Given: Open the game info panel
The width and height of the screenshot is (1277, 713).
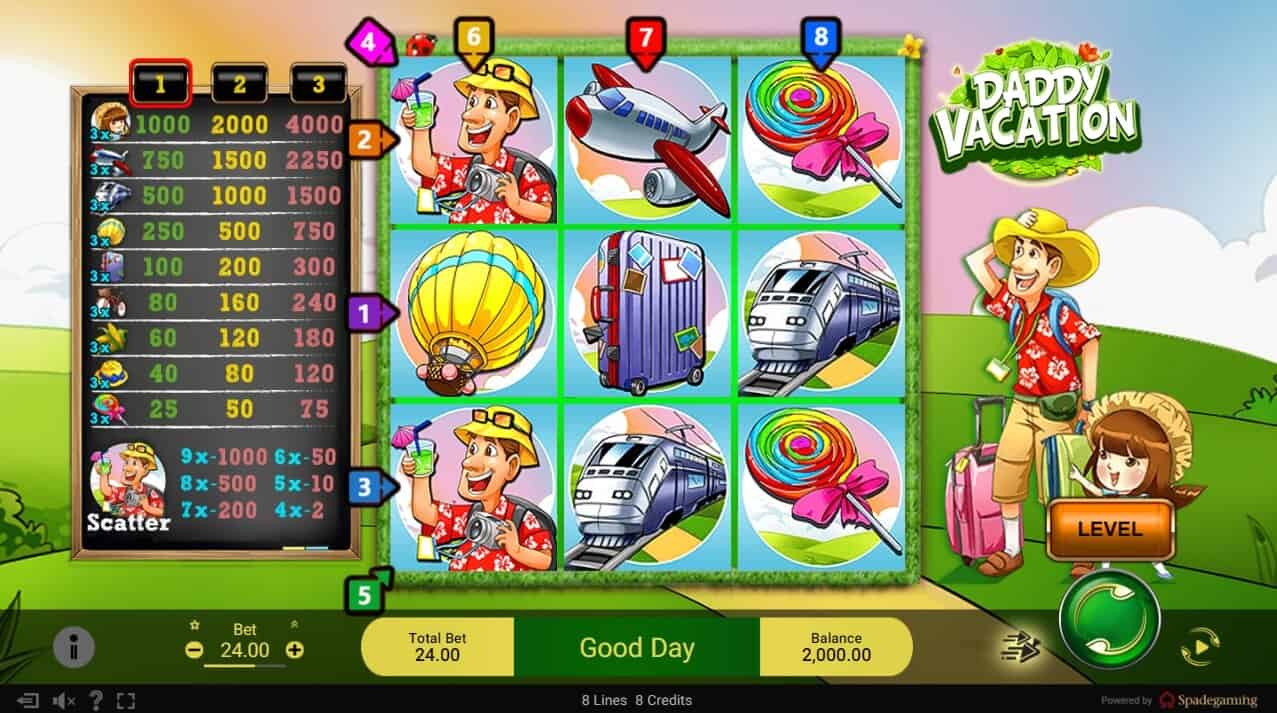Looking at the screenshot, I should (73, 648).
